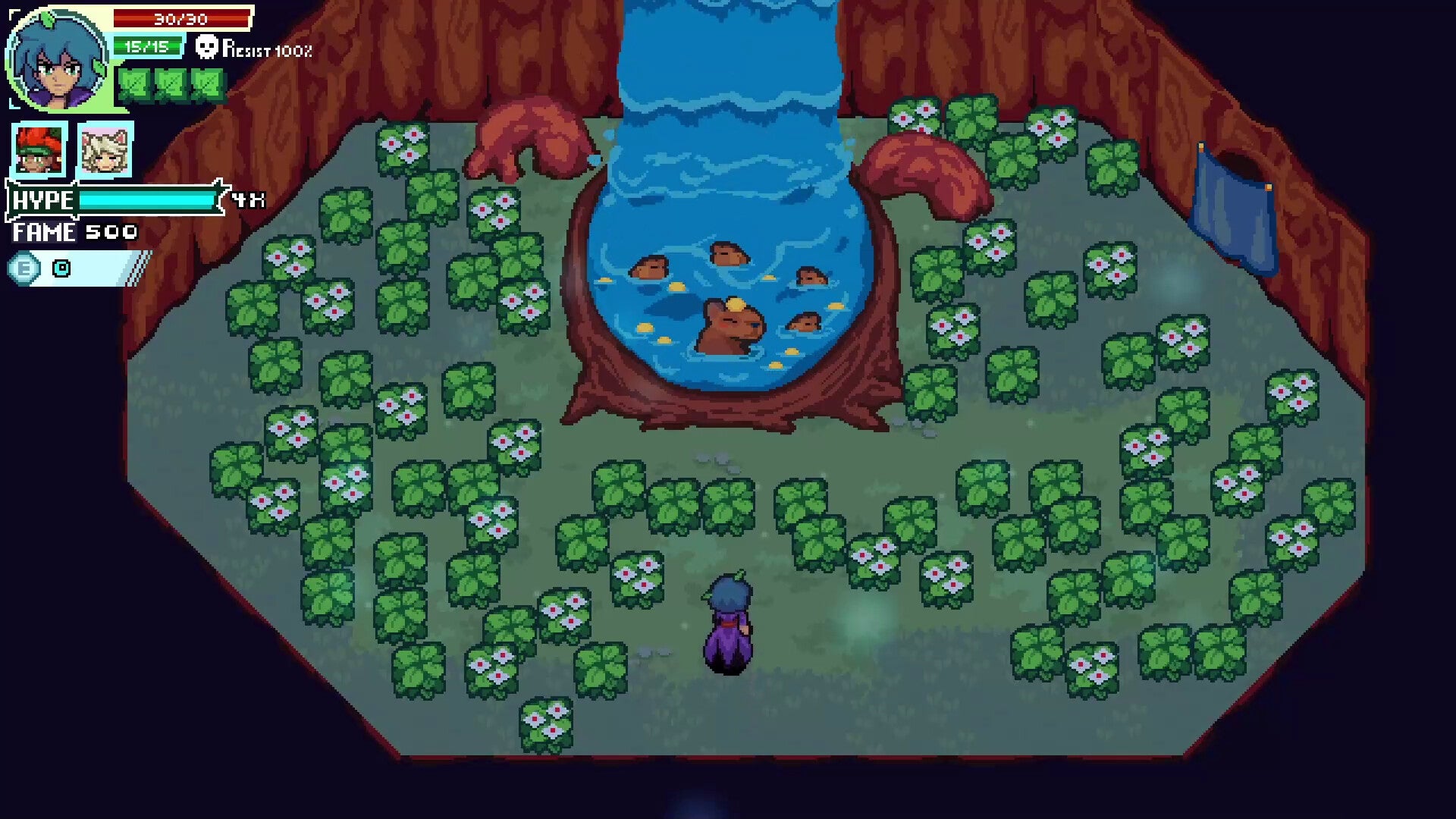
Task: Click the skull Resist 100% icon
Action: tap(206, 48)
